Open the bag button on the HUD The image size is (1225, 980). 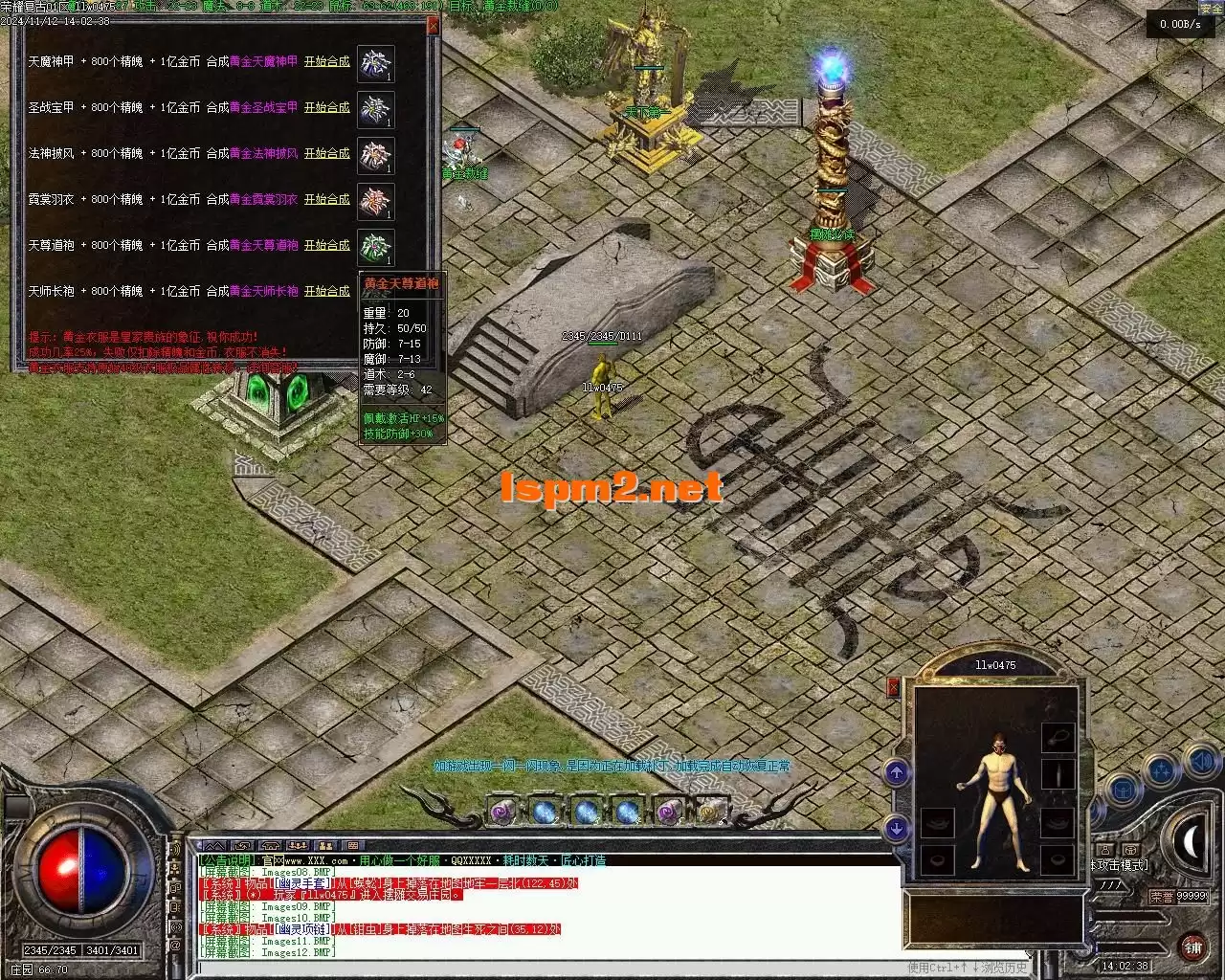tap(1123, 791)
